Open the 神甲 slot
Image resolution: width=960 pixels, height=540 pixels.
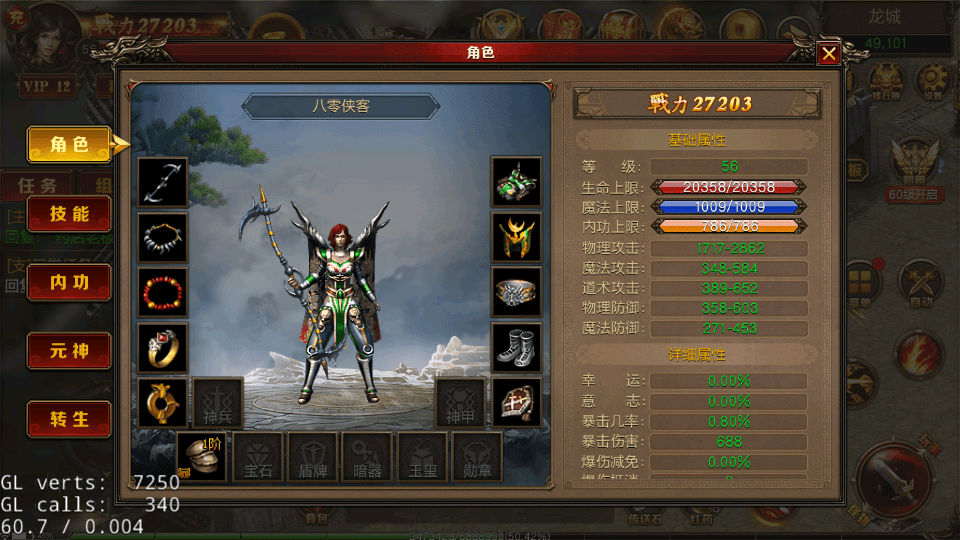460,402
